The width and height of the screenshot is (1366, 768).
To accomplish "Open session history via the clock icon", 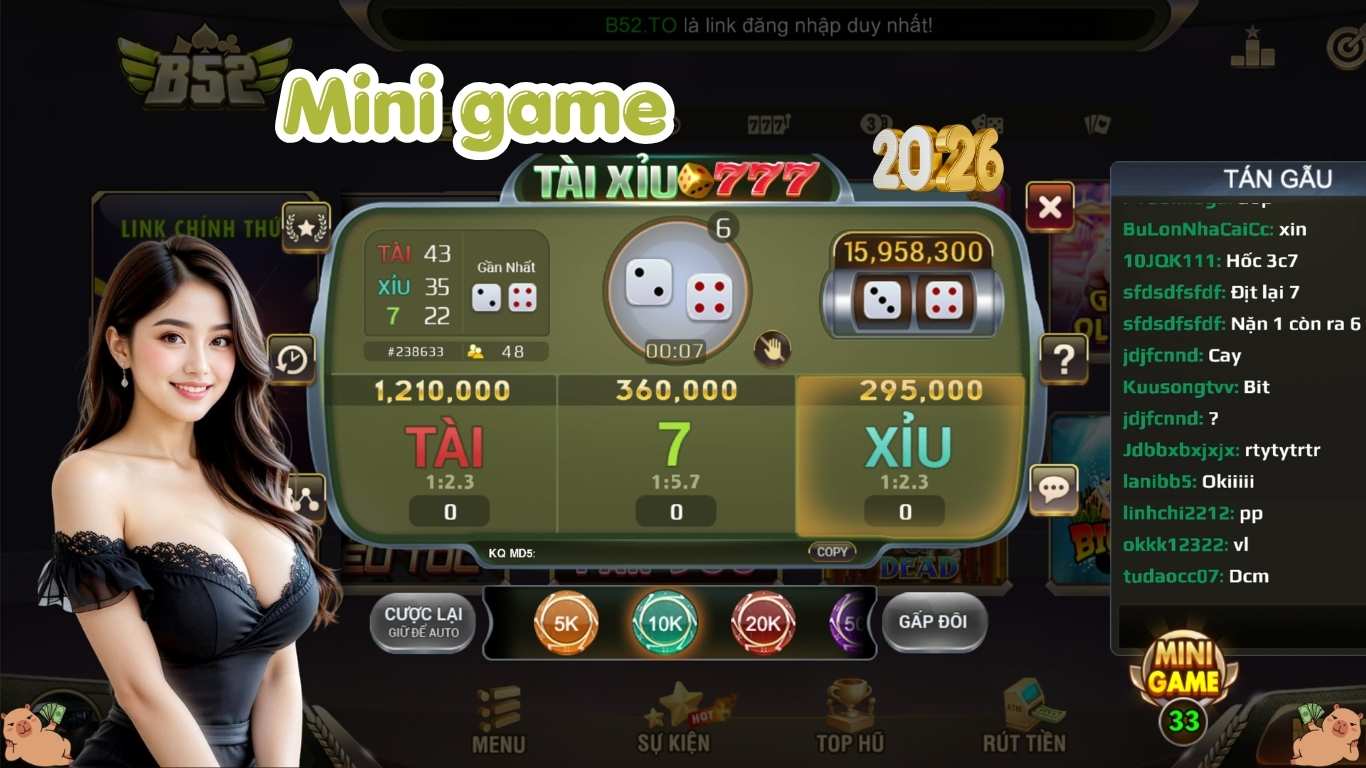I will coord(291,356).
